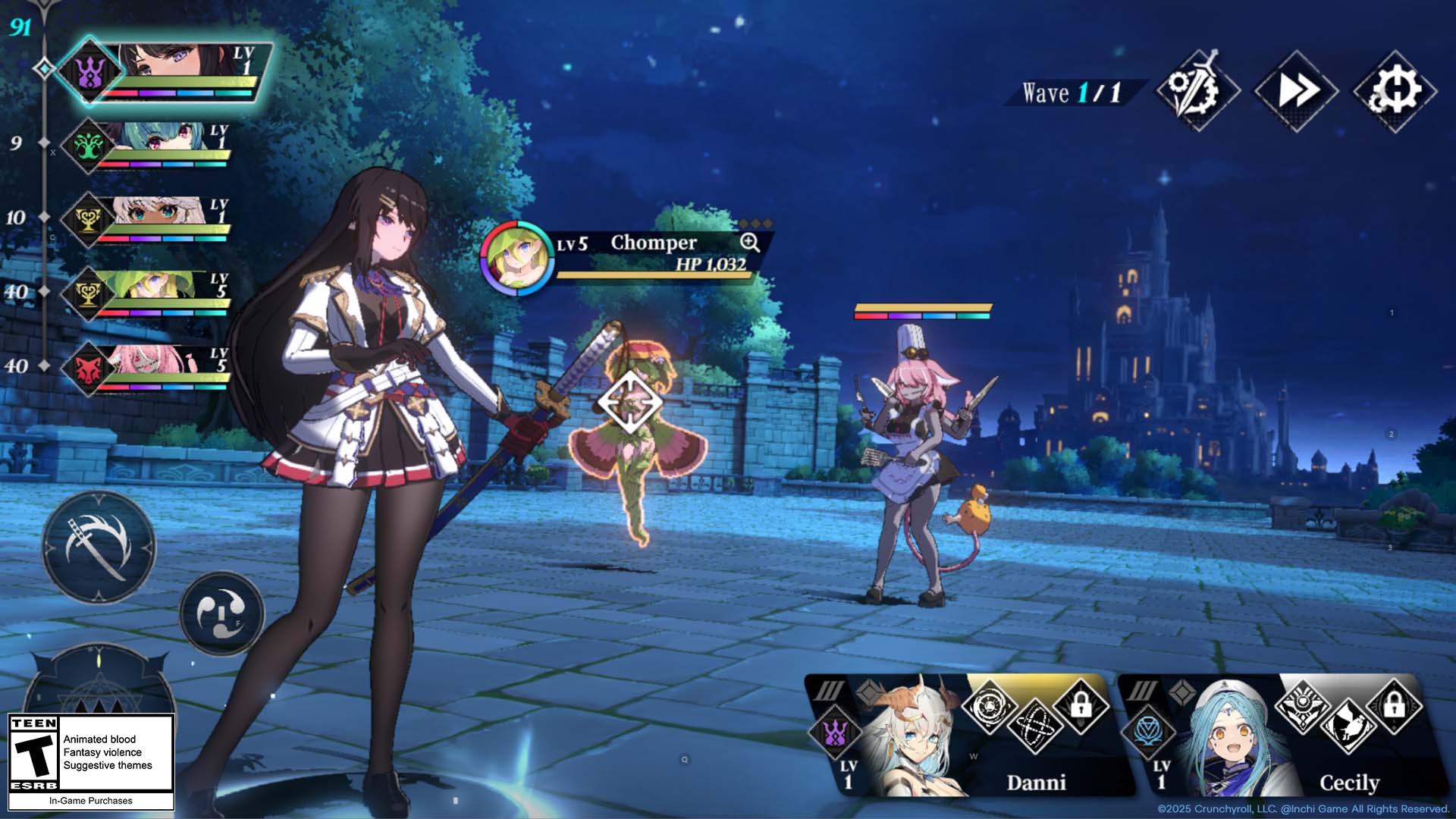Select the teal-haired unit in turn order

coord(152,144)
